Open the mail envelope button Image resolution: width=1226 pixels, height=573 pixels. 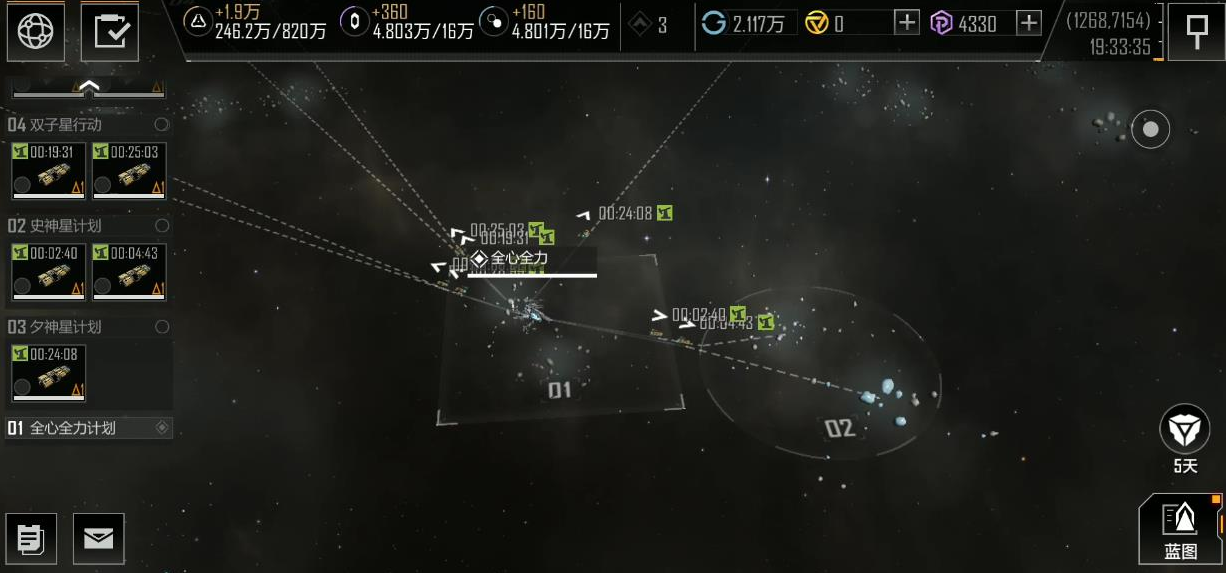click(98, 538)
